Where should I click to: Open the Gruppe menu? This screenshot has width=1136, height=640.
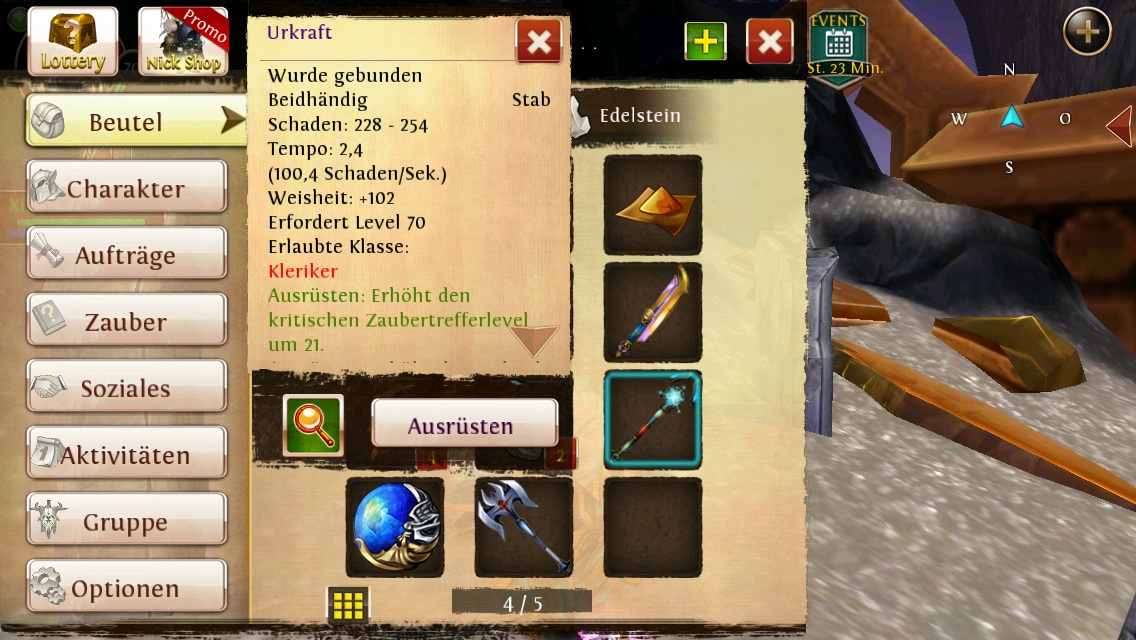tap(126, 522)
